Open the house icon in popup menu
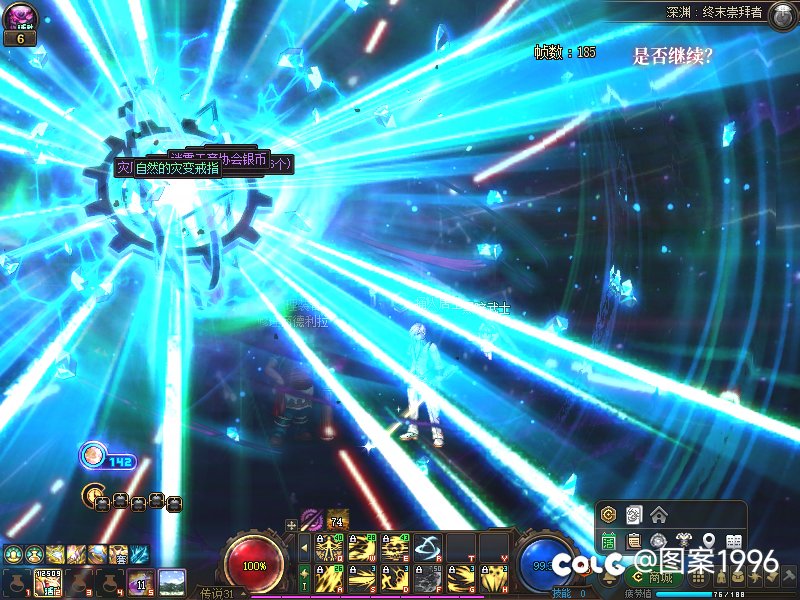 658,515
